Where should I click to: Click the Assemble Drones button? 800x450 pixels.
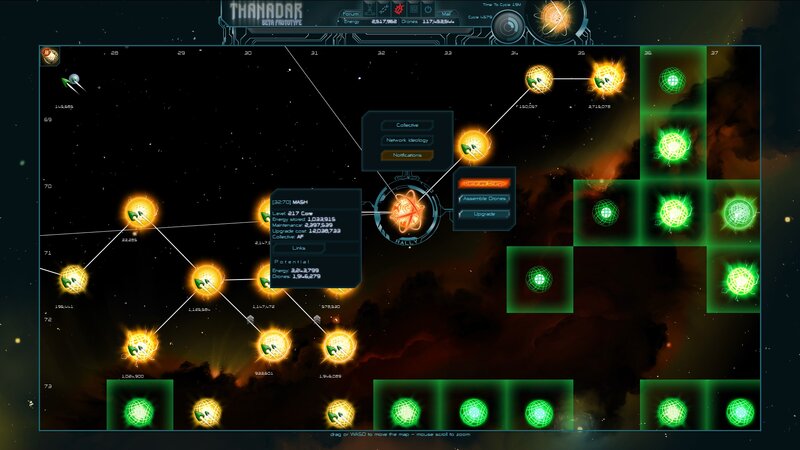pos(485,199)
